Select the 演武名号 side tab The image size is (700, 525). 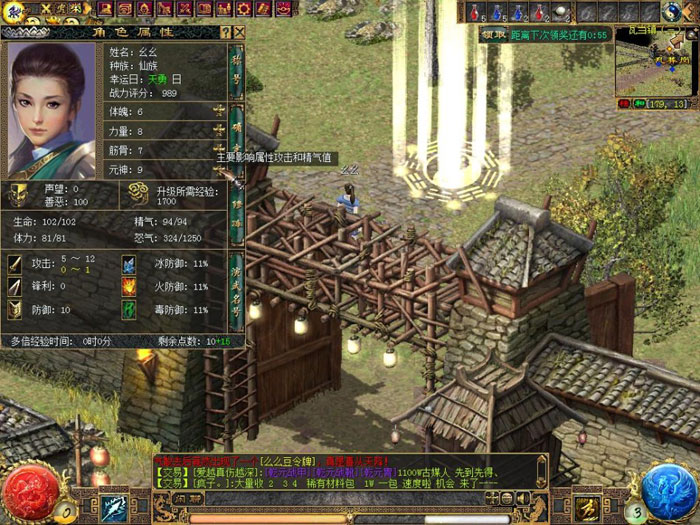coord(238,289)
